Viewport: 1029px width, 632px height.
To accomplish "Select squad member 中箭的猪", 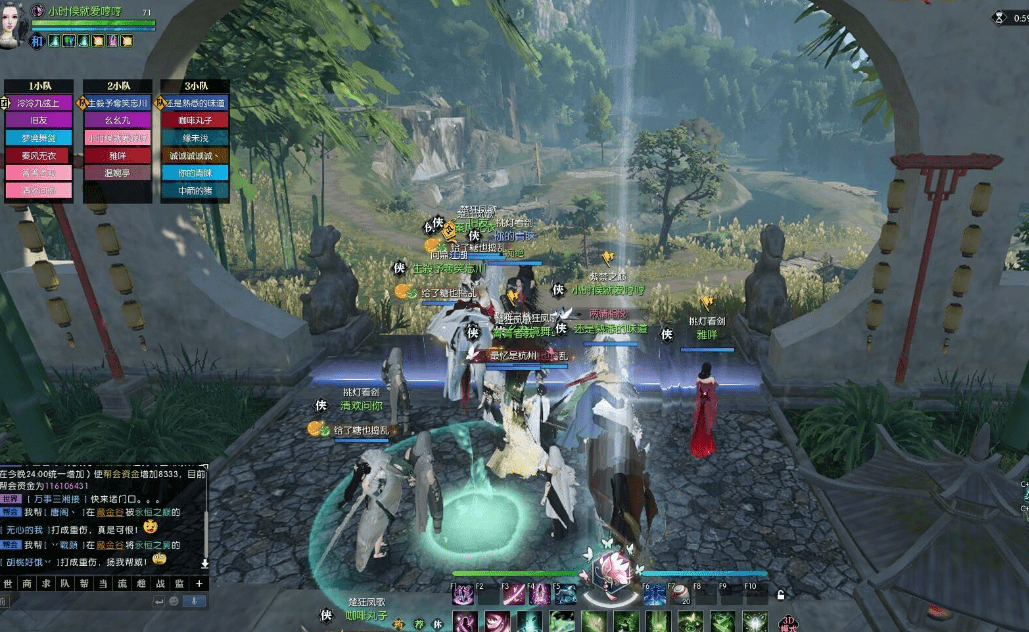I will (195, 190).
